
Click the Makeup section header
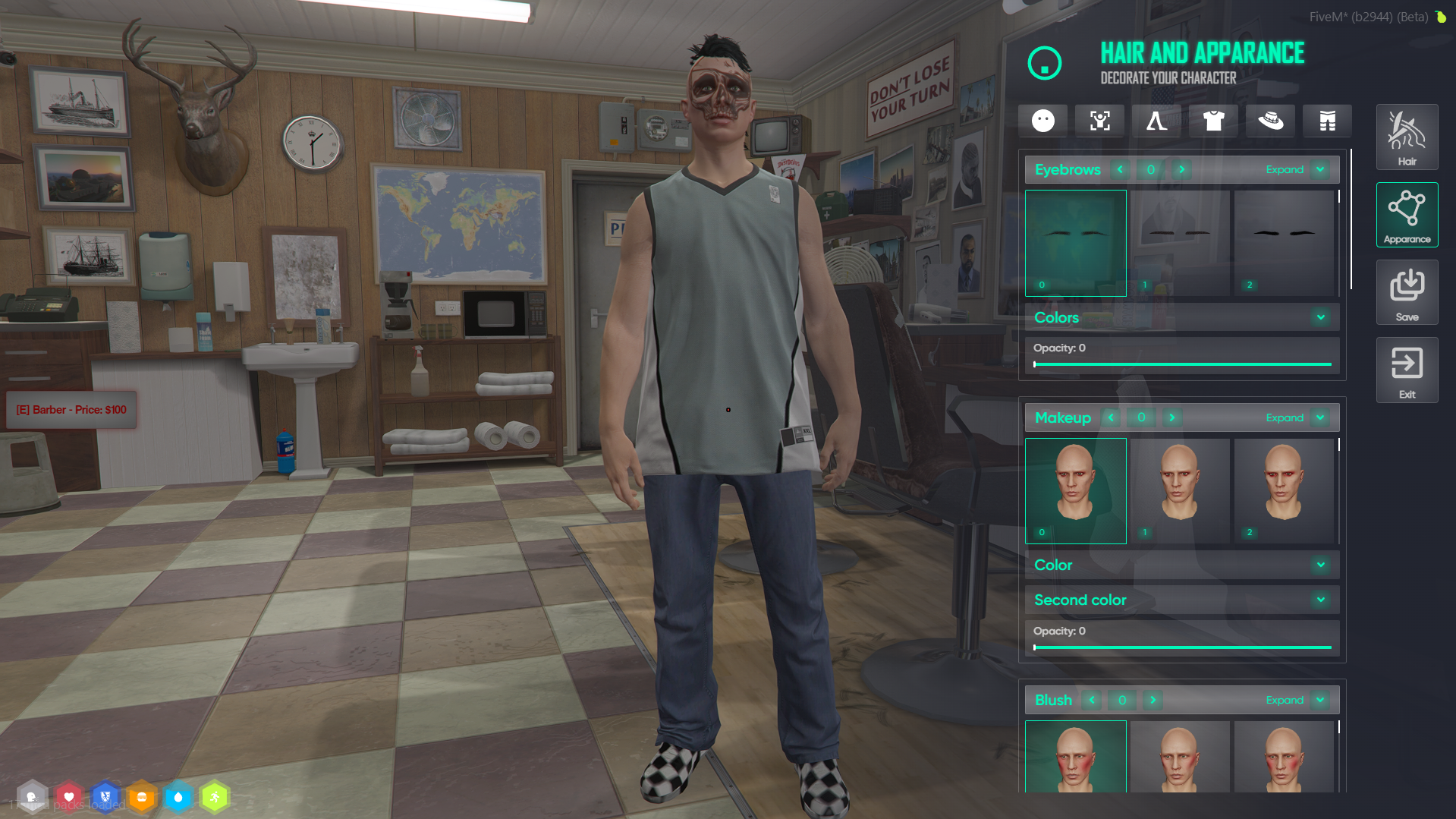(1063, 417)
